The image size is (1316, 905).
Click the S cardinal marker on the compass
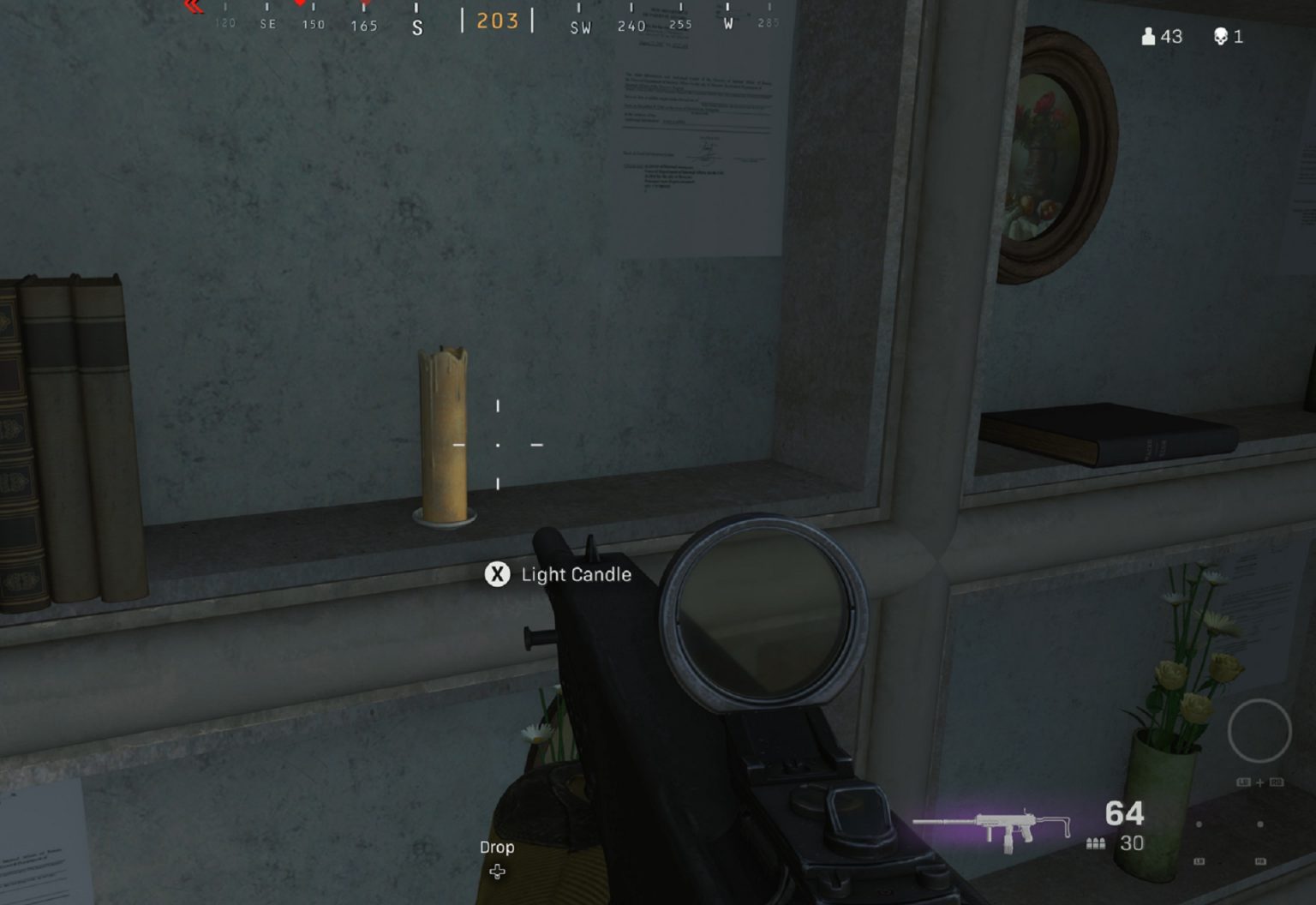[416, 27]
